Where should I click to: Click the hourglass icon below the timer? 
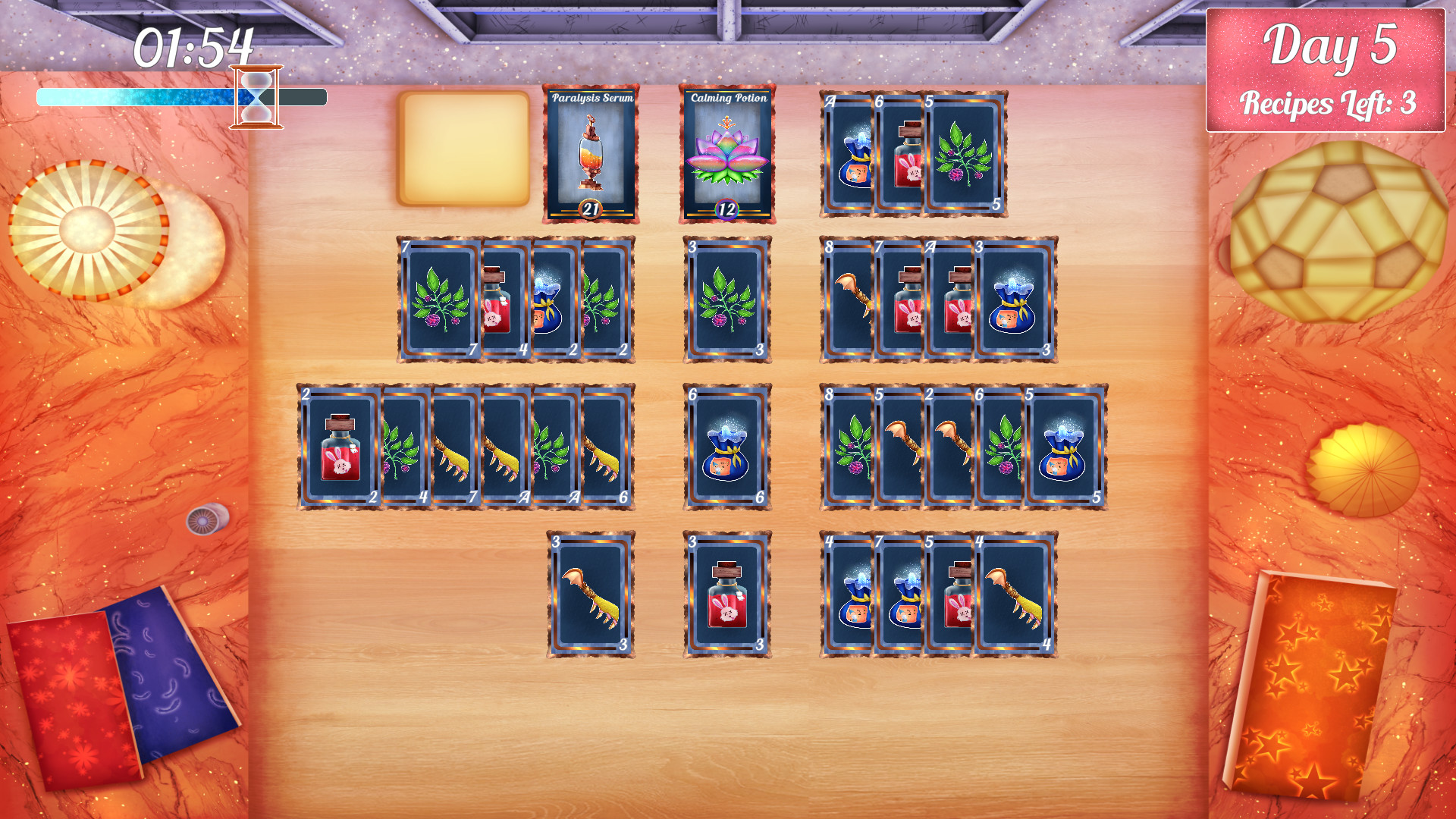[x=256, y=96]
